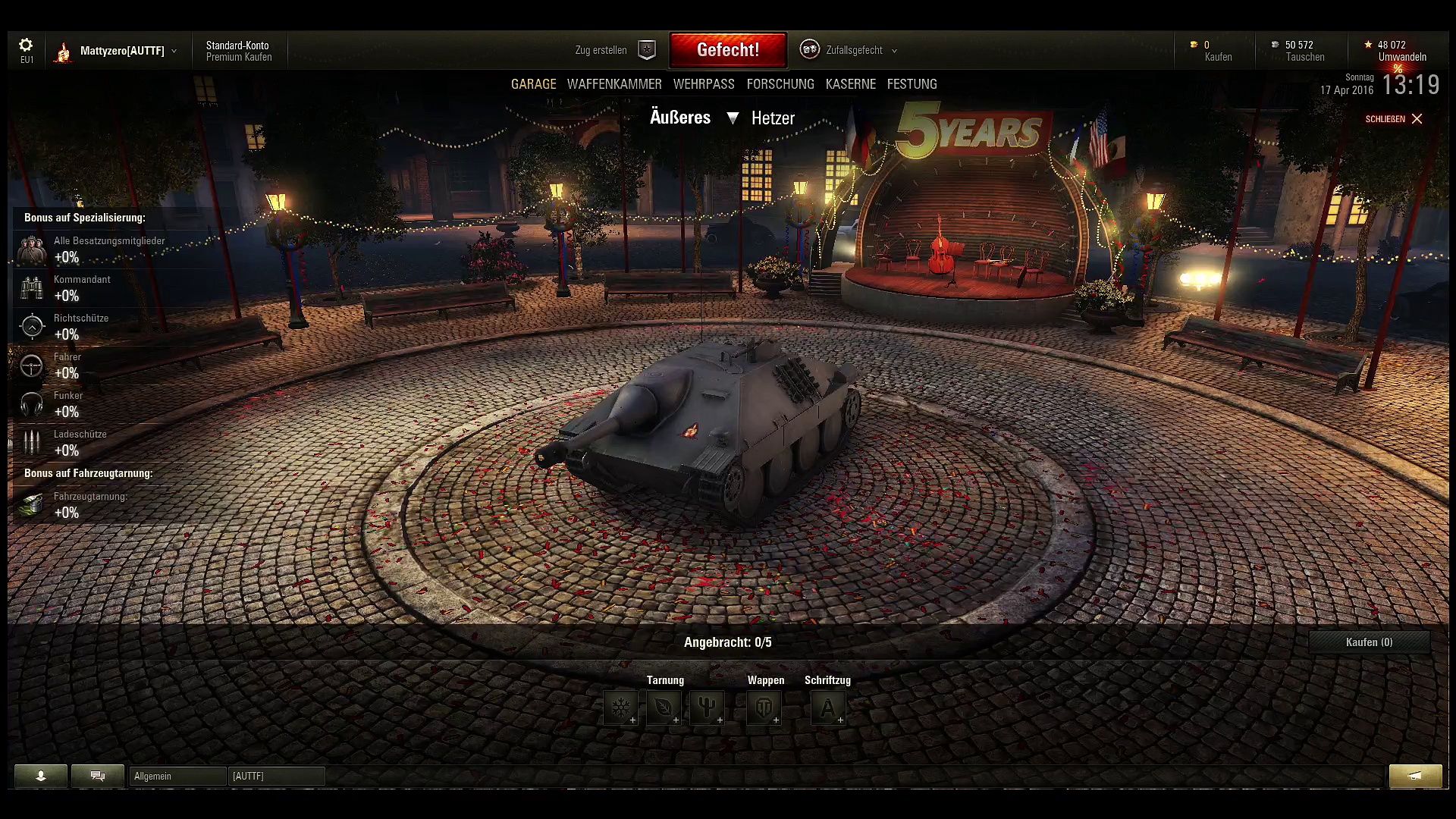The height and width of the screenshot is (819, 1456).
Task: Go to the Forschung tab
Action: (x=780, y=84)
